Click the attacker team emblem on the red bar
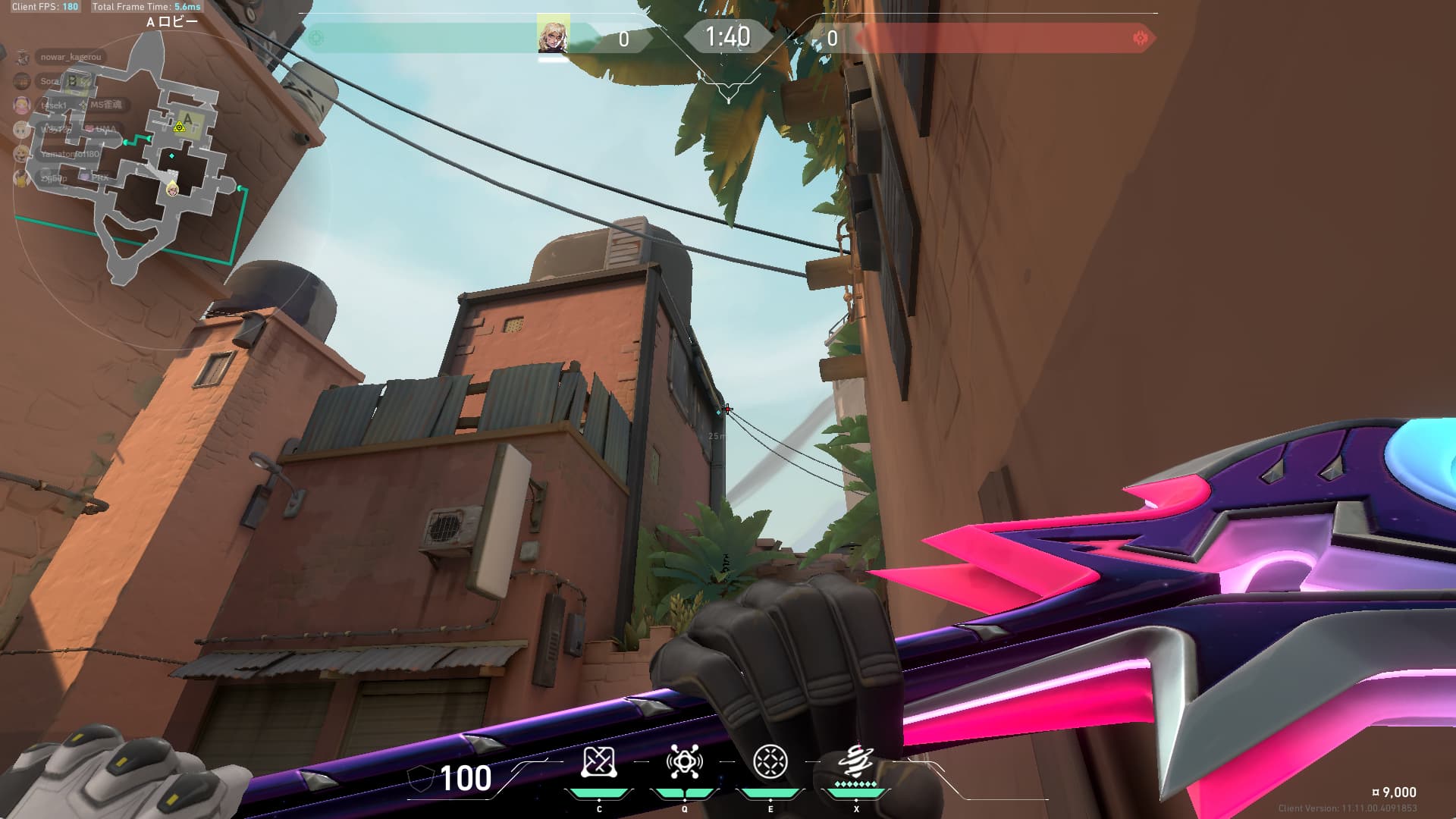Viewport: 1456px width, 819px height. click(1139, 38)
